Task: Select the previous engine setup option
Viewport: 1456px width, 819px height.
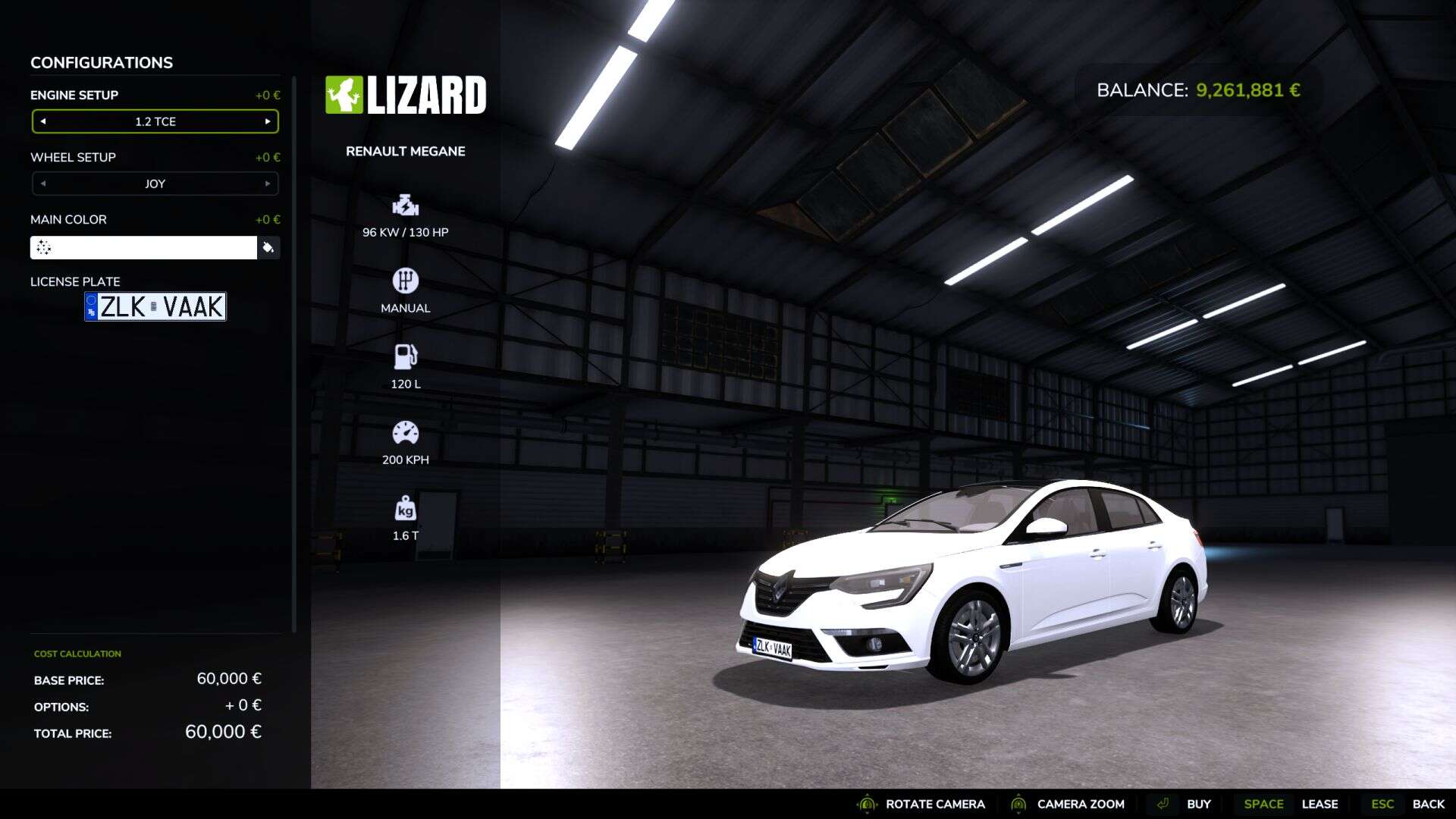Action: [x=43, y=121]
